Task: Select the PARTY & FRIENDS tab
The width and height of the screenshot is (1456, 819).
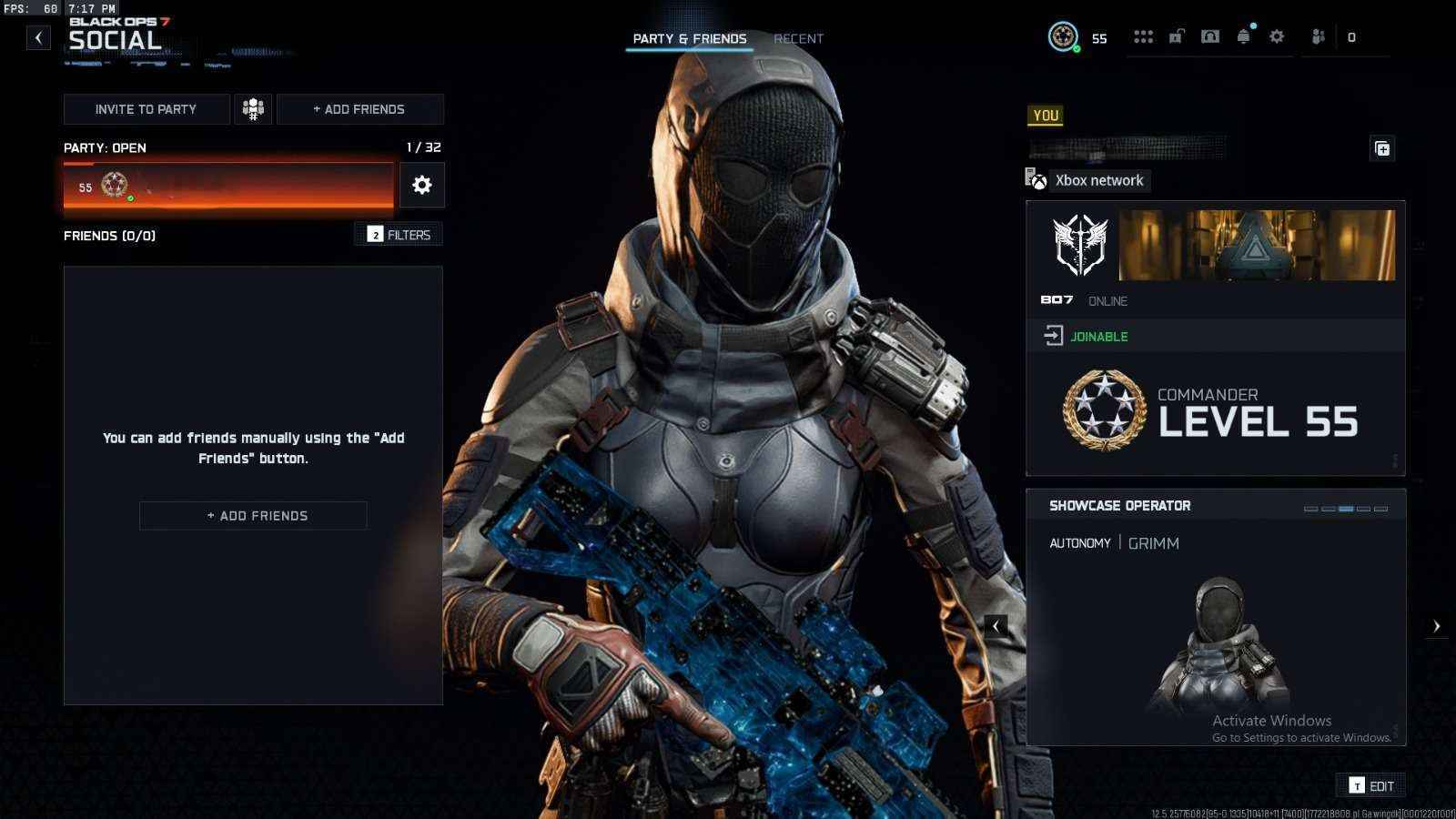Action: 689,38
